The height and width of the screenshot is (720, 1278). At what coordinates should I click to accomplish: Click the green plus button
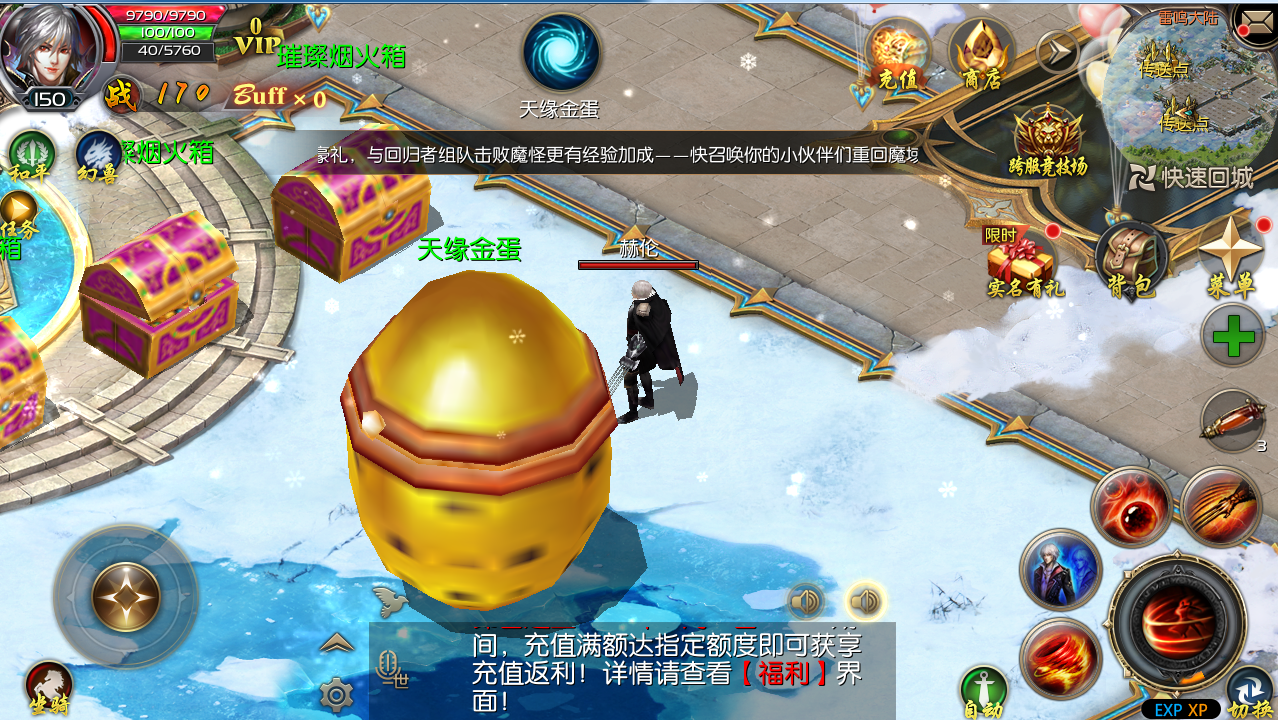(1233, 337)
